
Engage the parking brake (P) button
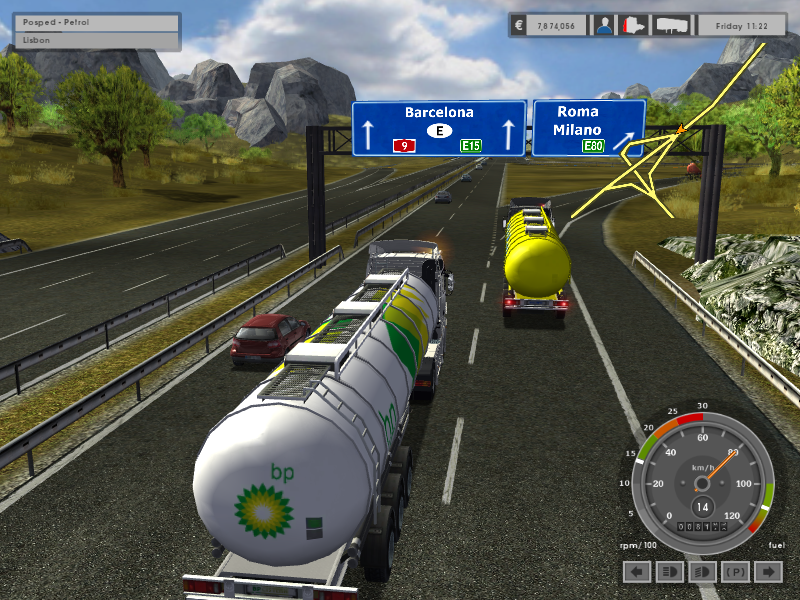pos(735,571)
